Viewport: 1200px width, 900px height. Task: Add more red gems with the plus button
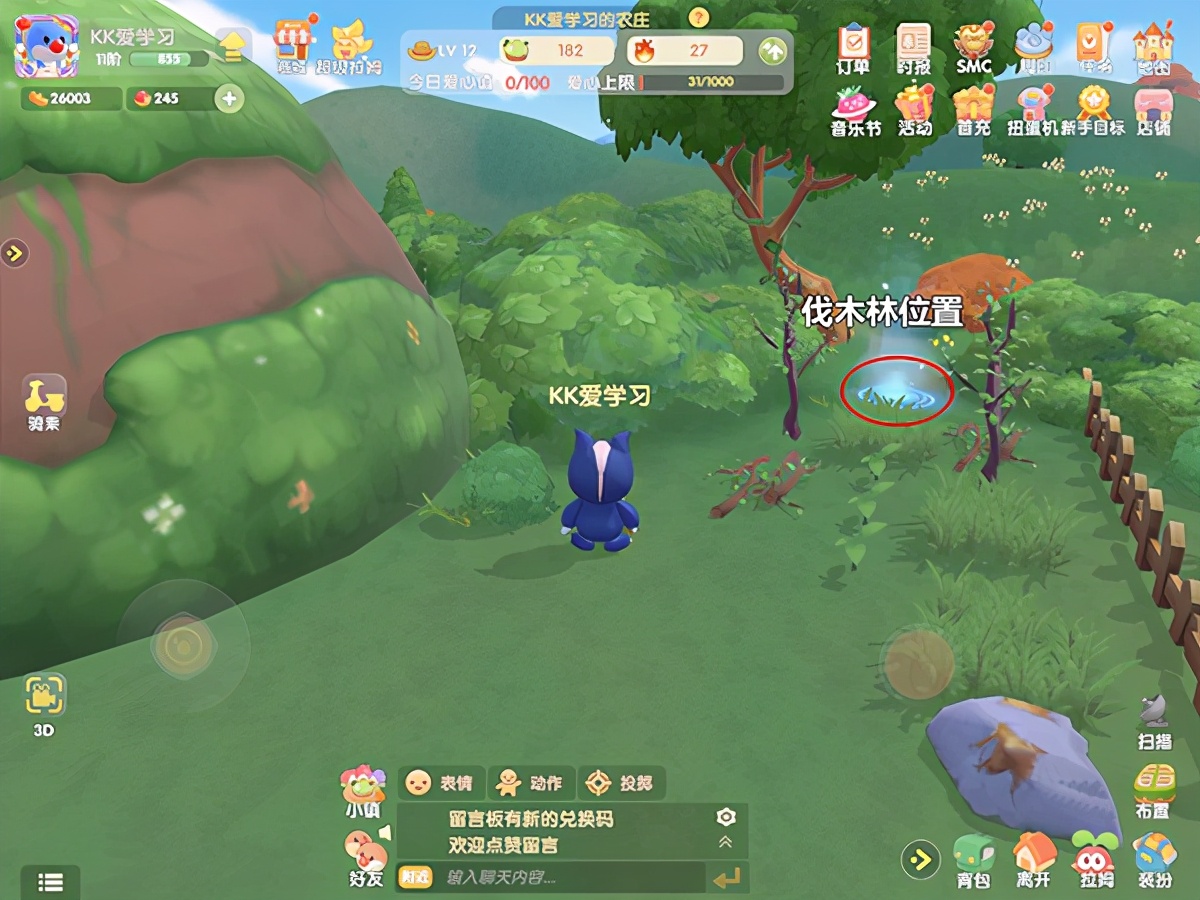pyautogui.click(x=229, y=98)
